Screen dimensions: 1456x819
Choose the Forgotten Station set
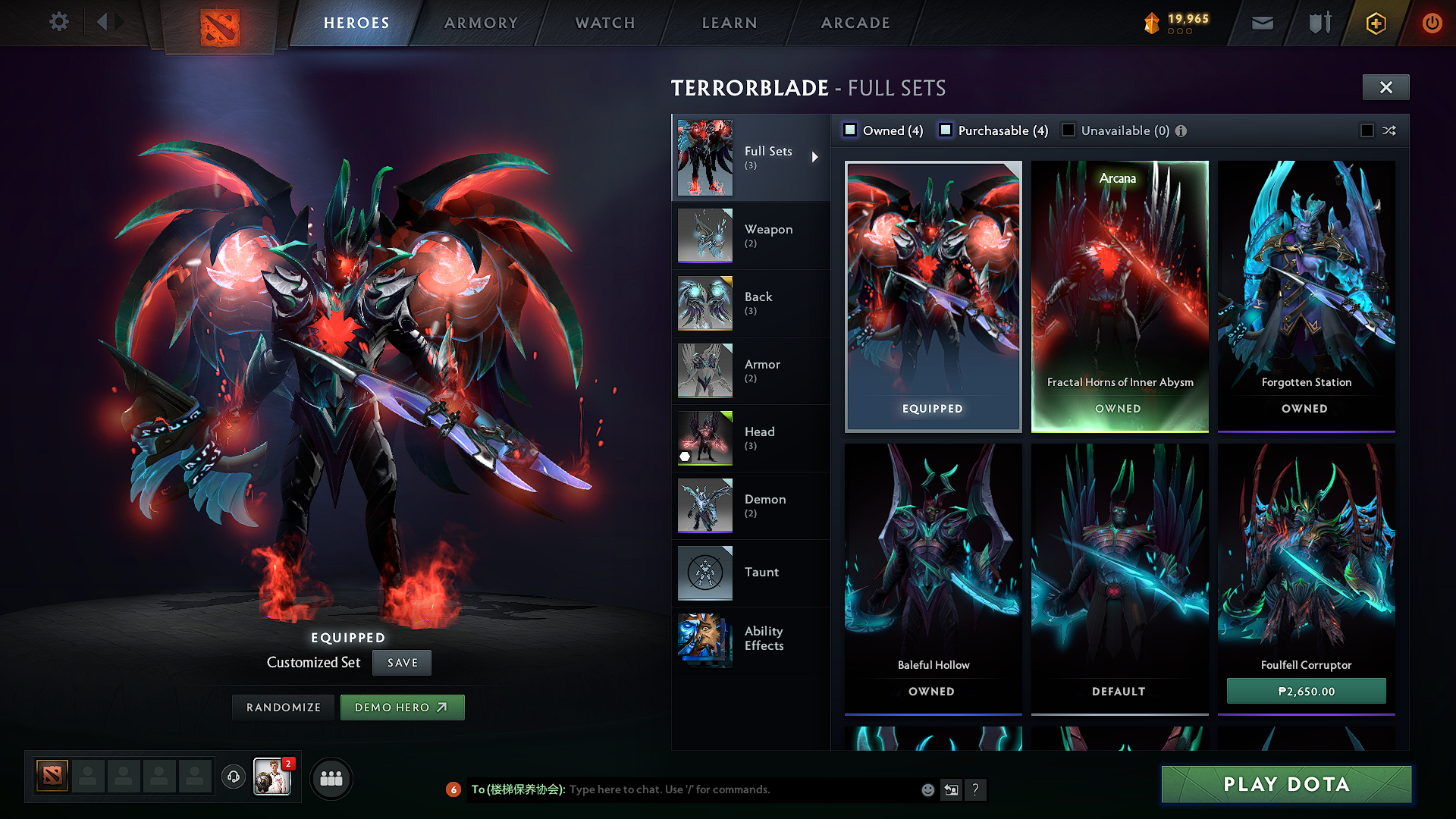point(1306,296)
